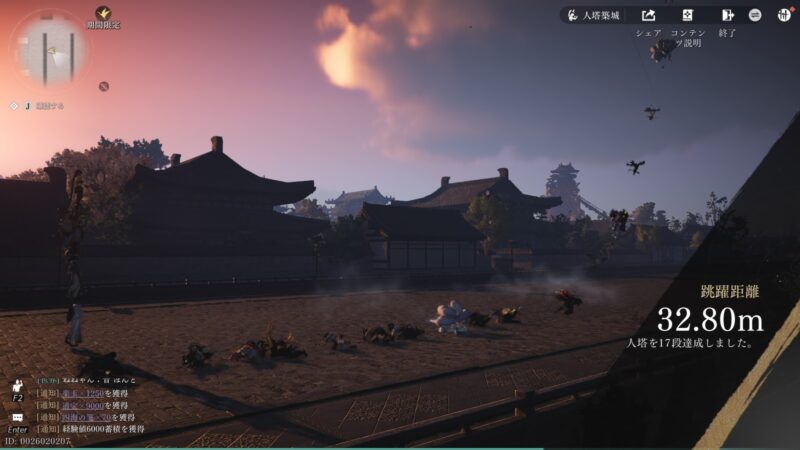Image resolution: width=800 pixels, height=450 pixels.
Task: Open the 期間限定 limited-time event icon
Action: [x=103, y=14]
